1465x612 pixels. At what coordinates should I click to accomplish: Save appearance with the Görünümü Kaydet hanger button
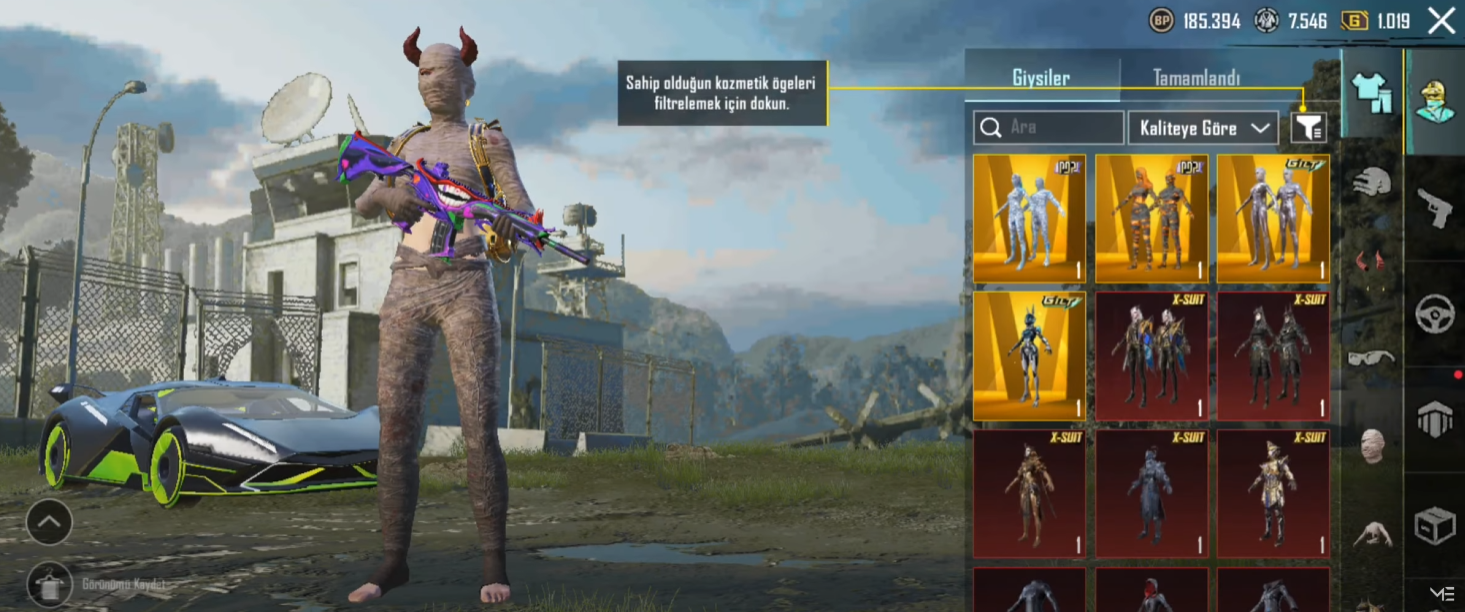[x=49, y=584]
